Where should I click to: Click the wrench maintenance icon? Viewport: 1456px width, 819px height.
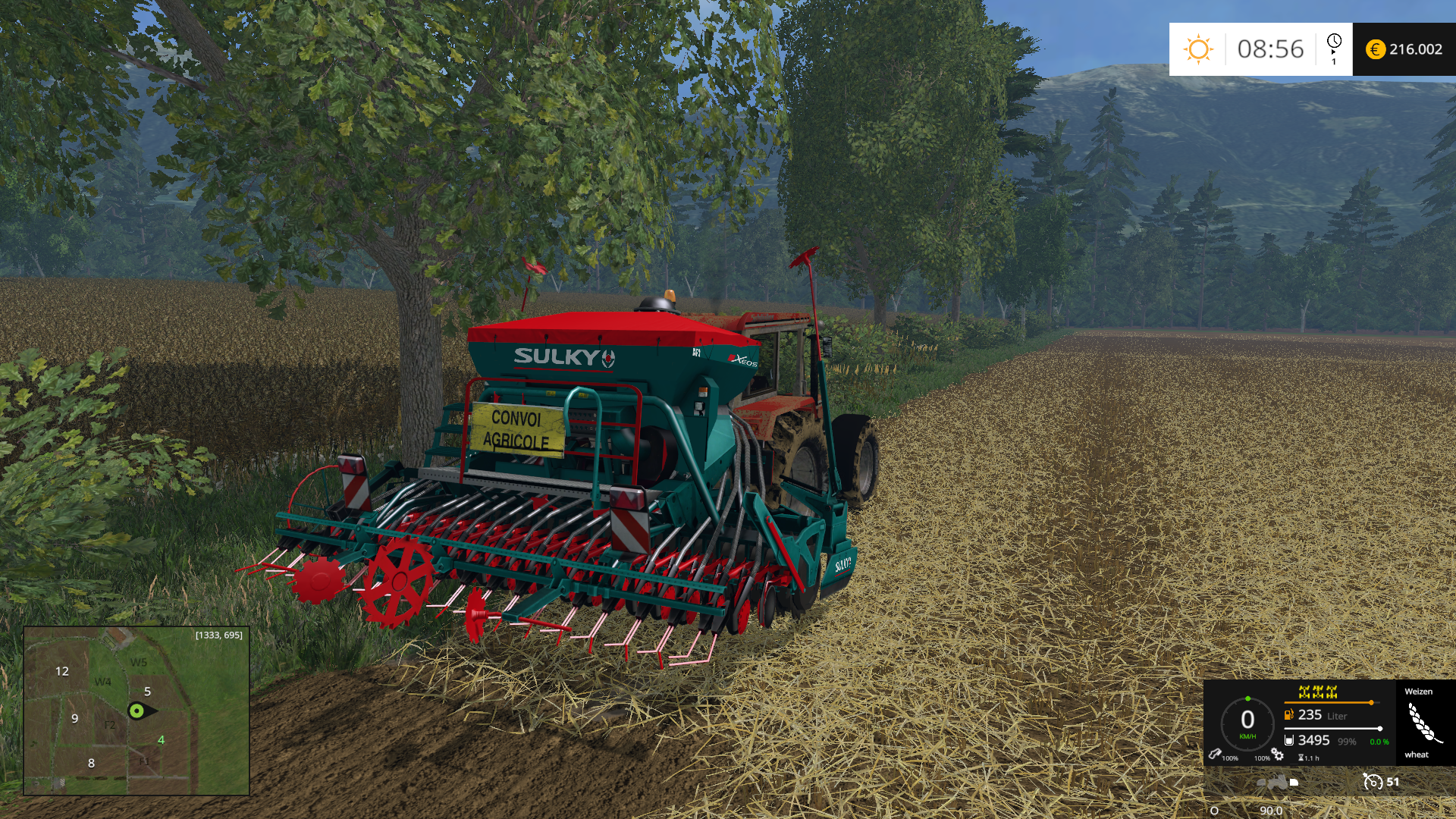pyautogui.click(x=1214, y=754)
